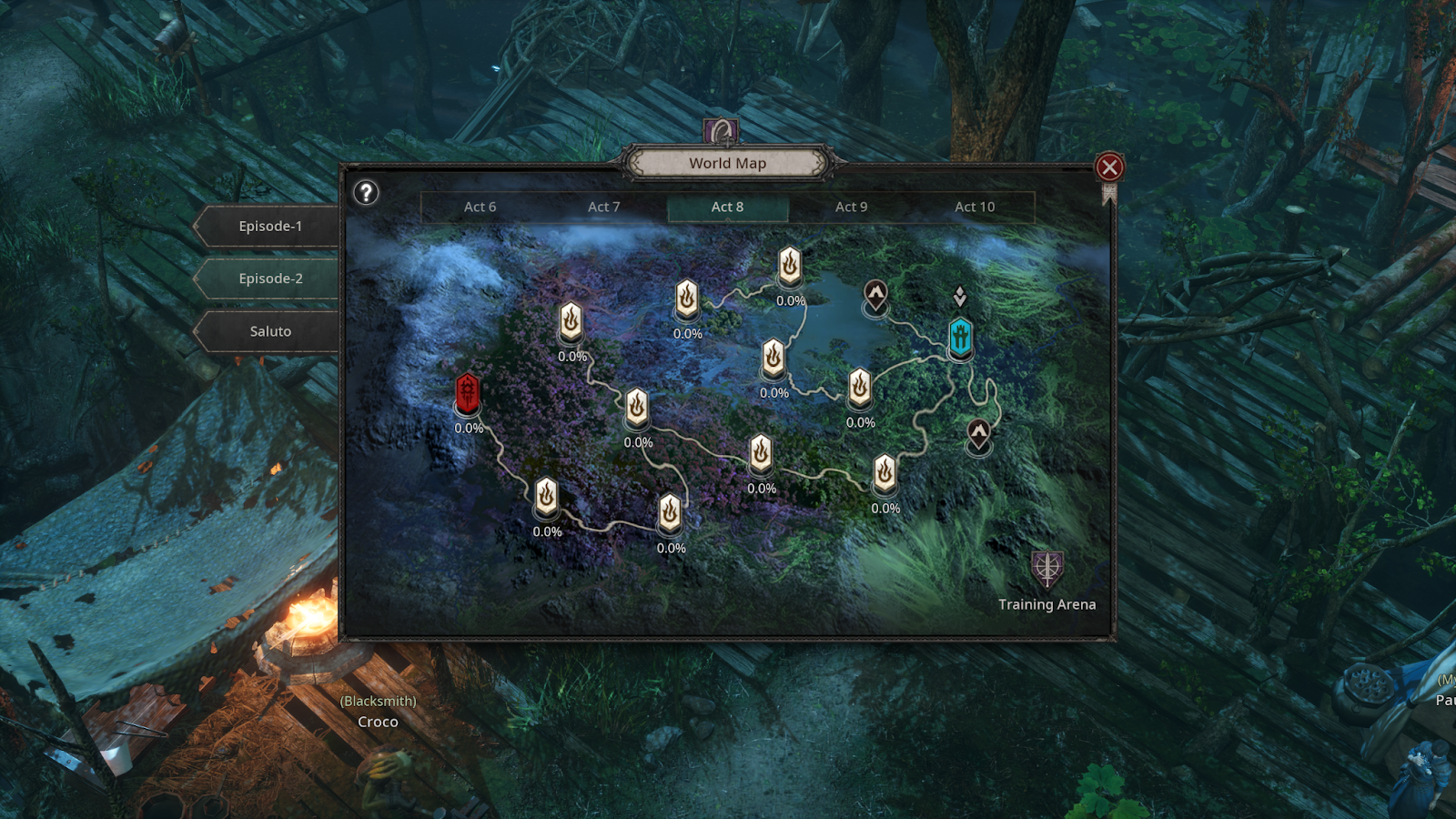Open the Act 10 tab
The image size is (1456, 819).
click(x=975, y=207)
